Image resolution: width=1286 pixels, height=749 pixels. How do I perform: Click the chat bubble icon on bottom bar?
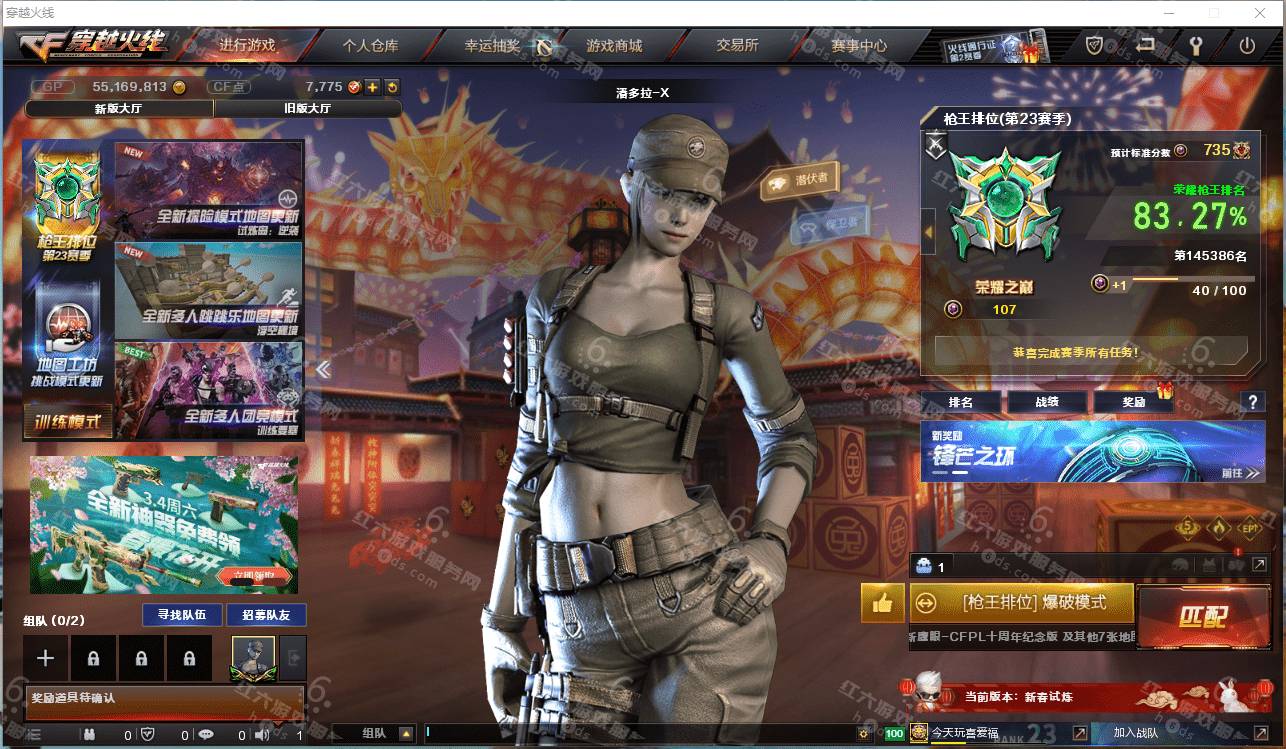207,737
